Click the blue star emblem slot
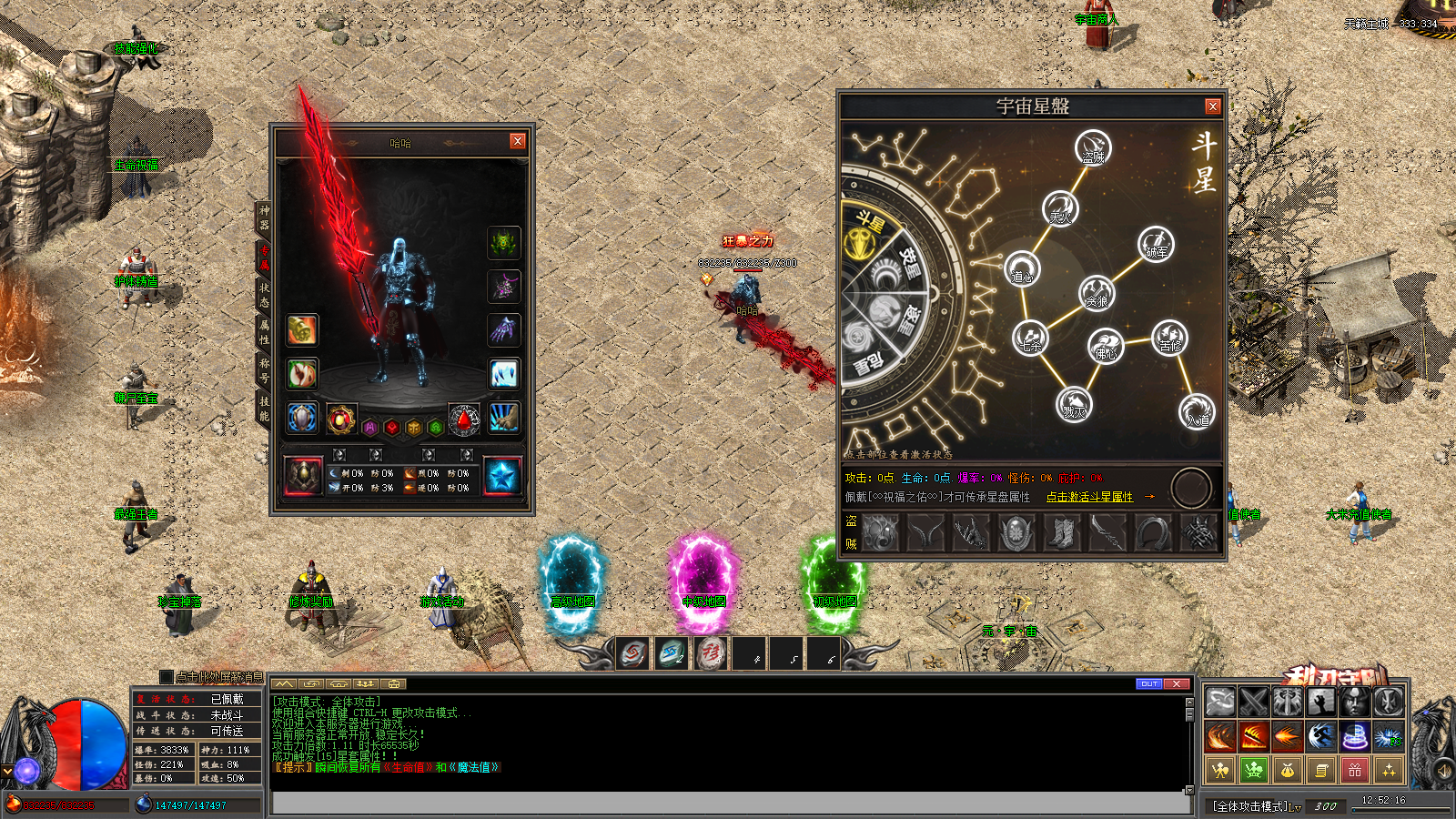Viewport: 1456px width, 819px height. (x=502, y=476)
